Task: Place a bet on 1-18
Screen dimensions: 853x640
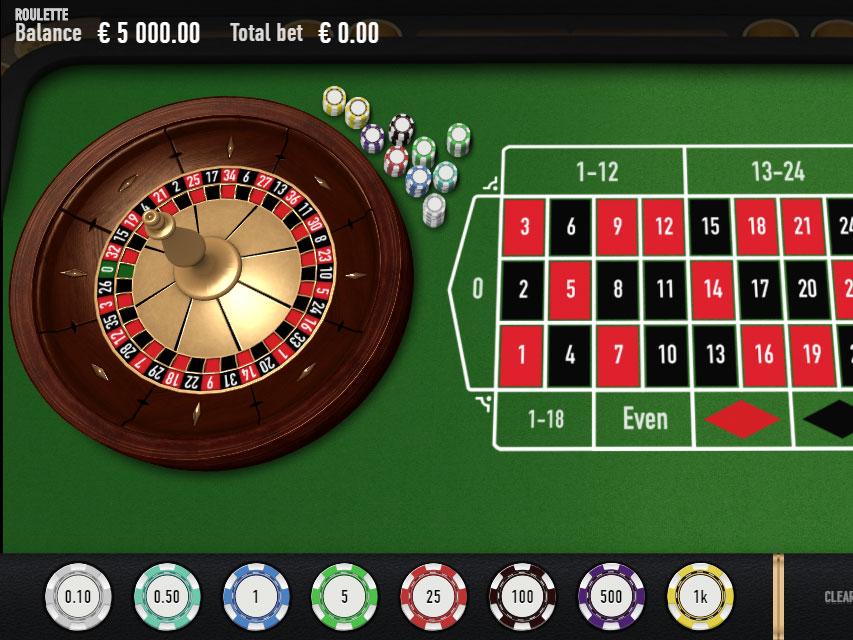Action: click(545, 419)
